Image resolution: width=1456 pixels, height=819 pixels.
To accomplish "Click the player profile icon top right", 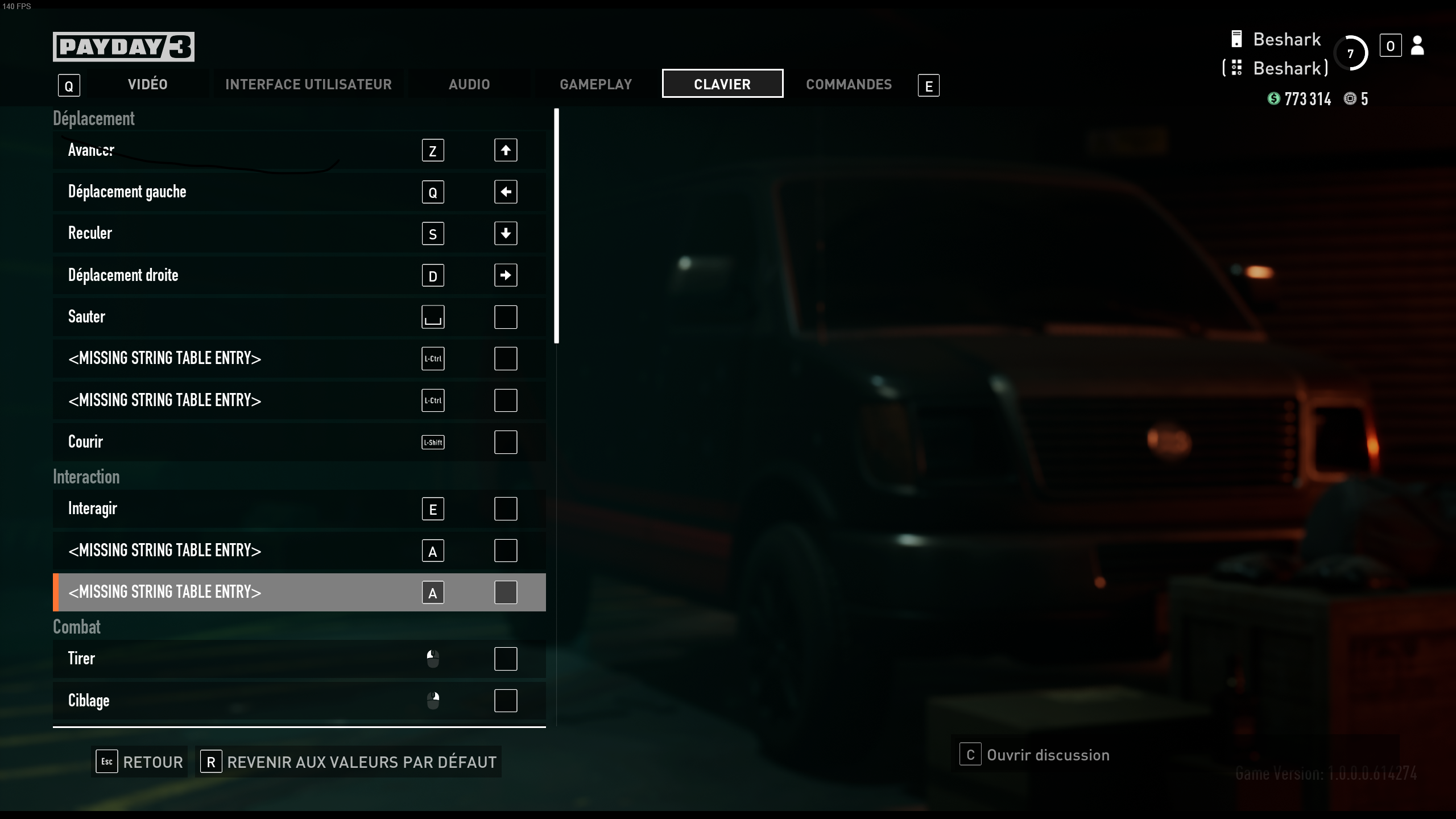I will pyautogui.click(x=1417, y=46).
